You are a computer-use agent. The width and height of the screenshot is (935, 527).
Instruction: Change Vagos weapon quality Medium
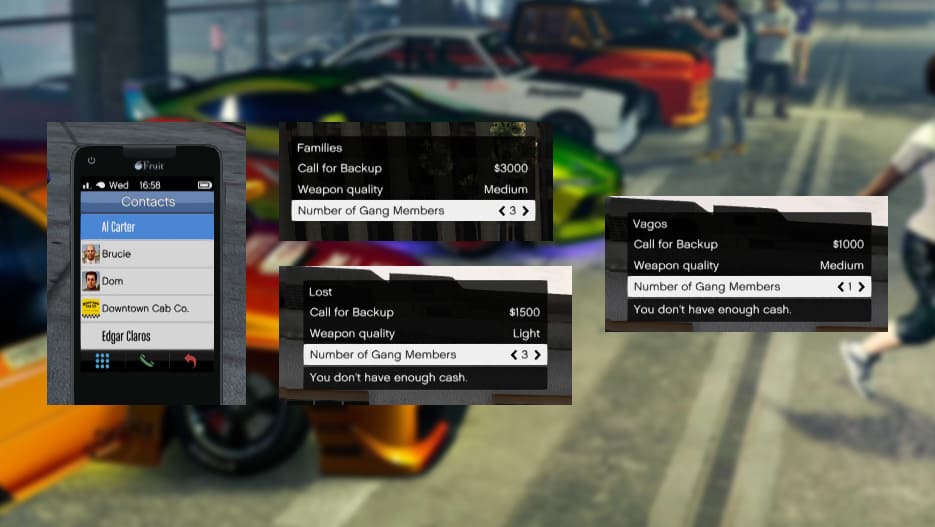(x=748, y=265)
